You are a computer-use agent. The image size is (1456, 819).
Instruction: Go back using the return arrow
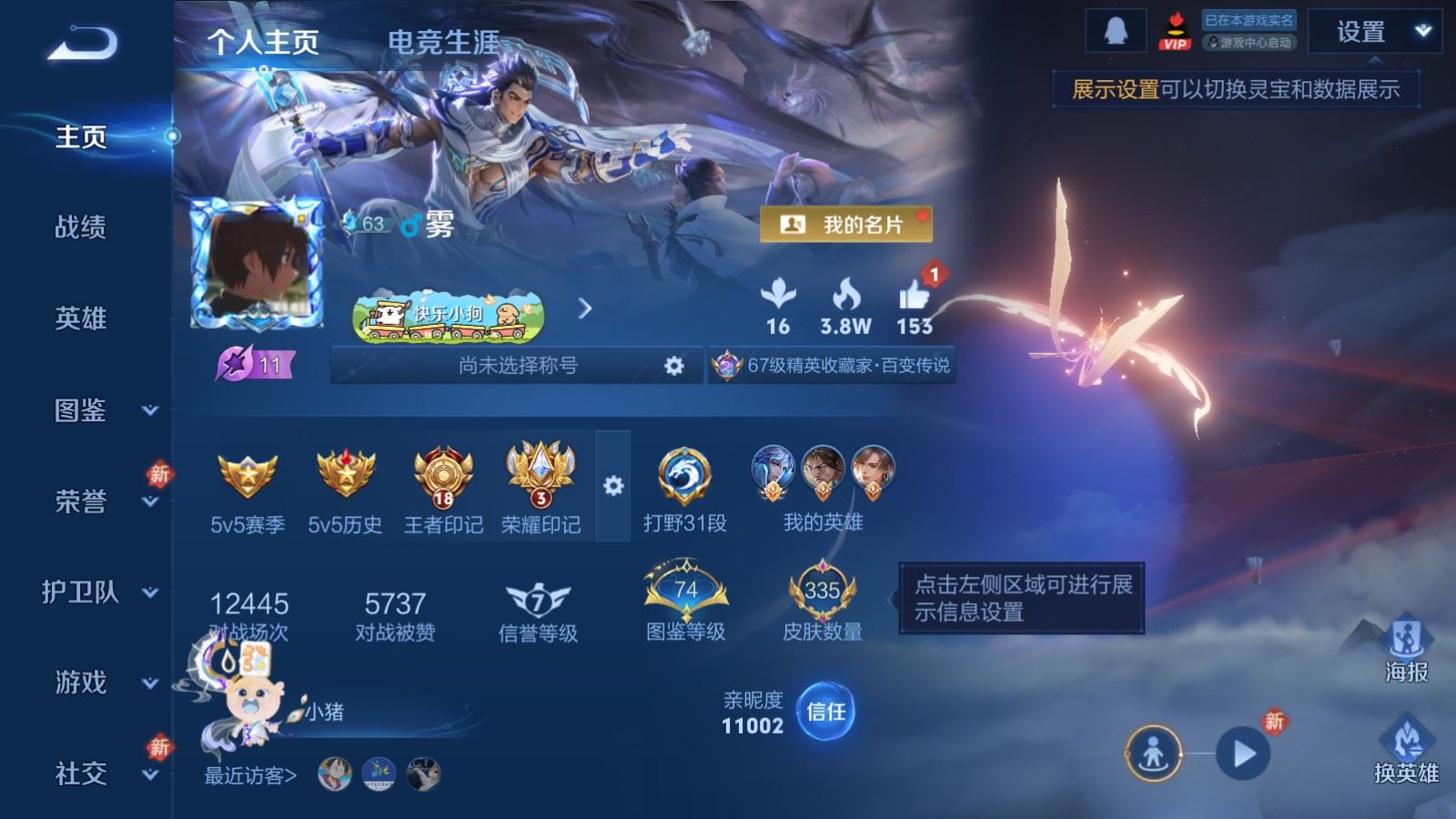click(x=83, y=43)
